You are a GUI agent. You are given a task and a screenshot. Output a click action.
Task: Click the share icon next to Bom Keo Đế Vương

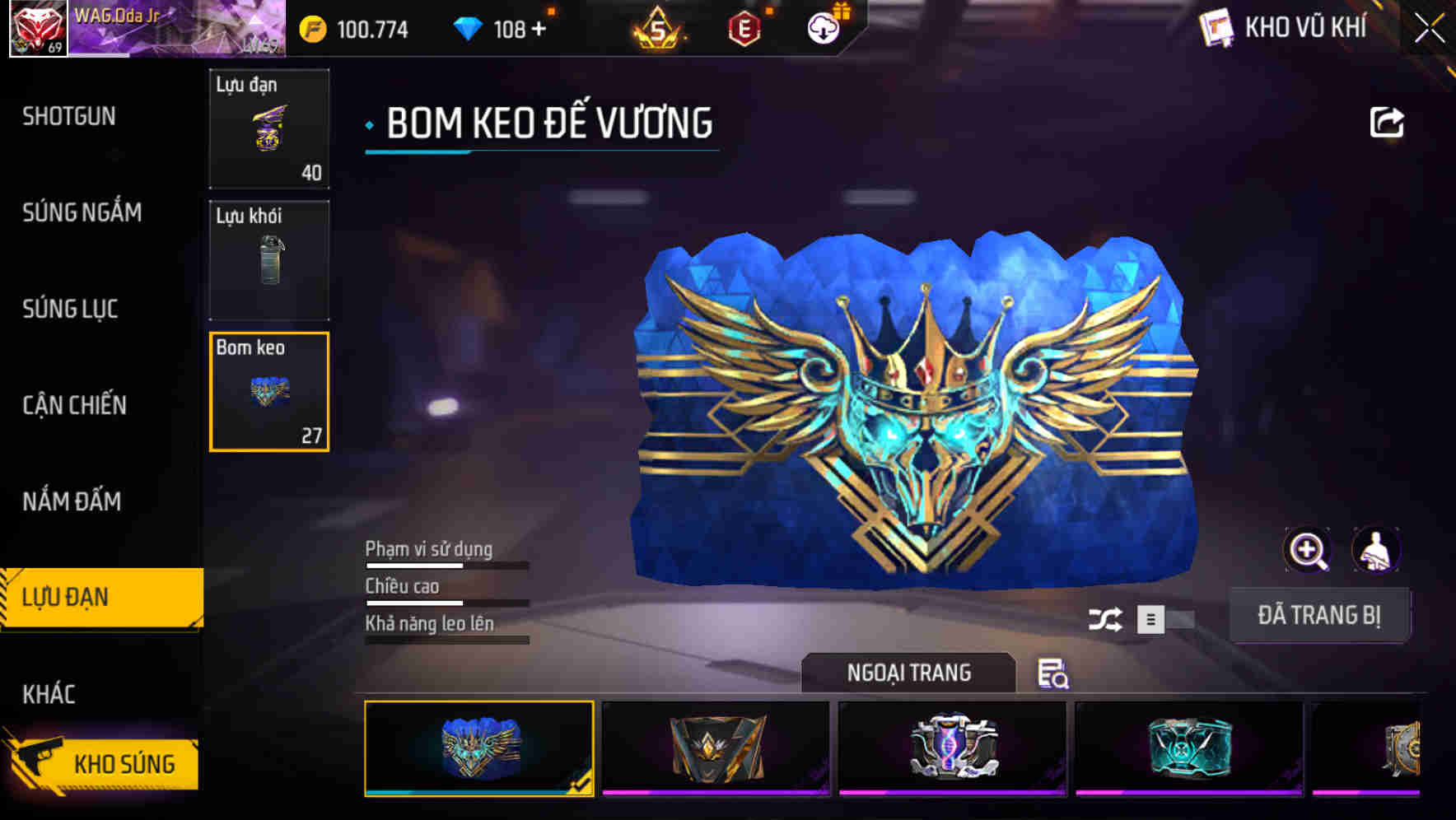[x=1388, y=121]
